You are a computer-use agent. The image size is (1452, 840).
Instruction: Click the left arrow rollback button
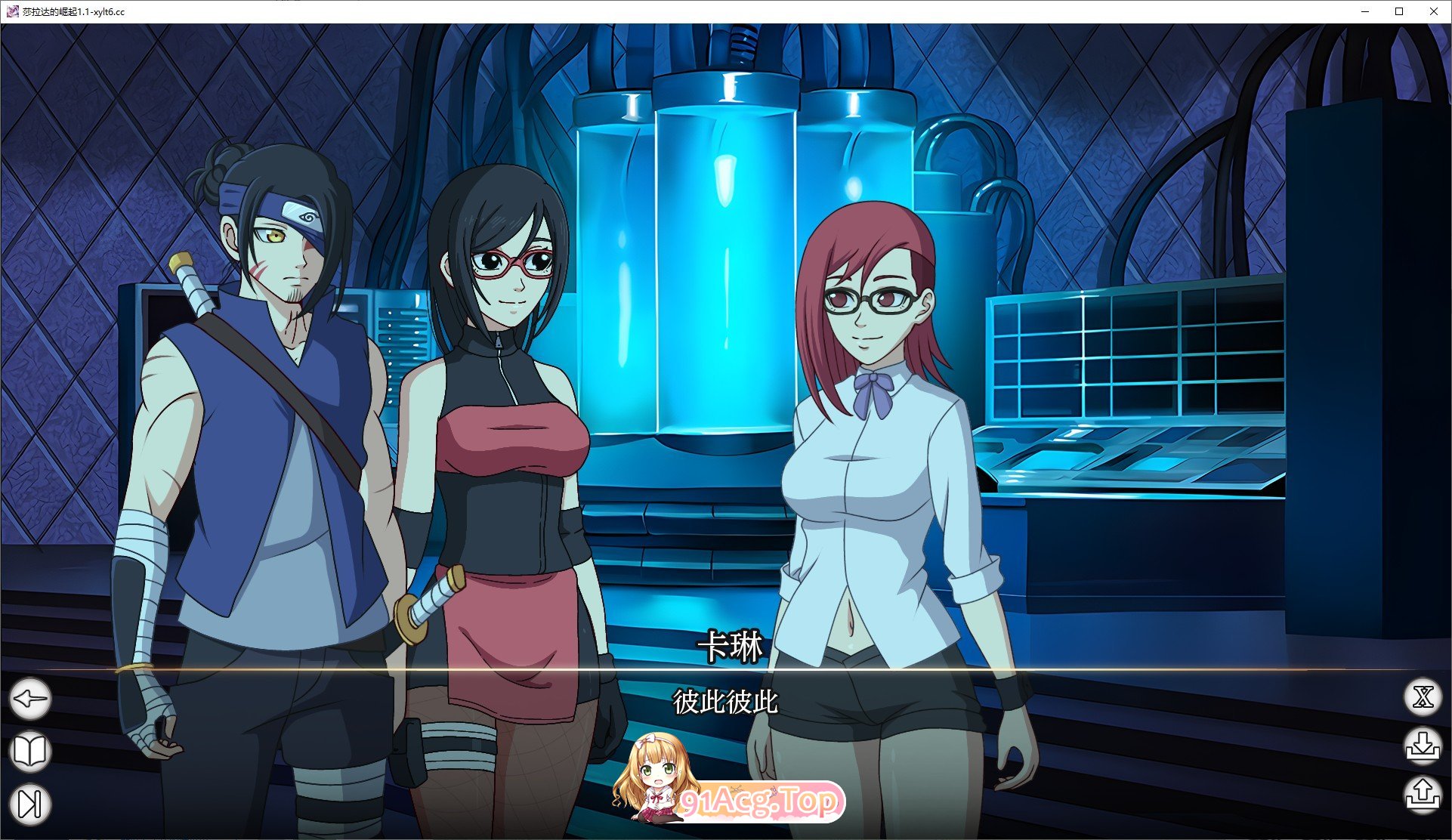[30, 699]
